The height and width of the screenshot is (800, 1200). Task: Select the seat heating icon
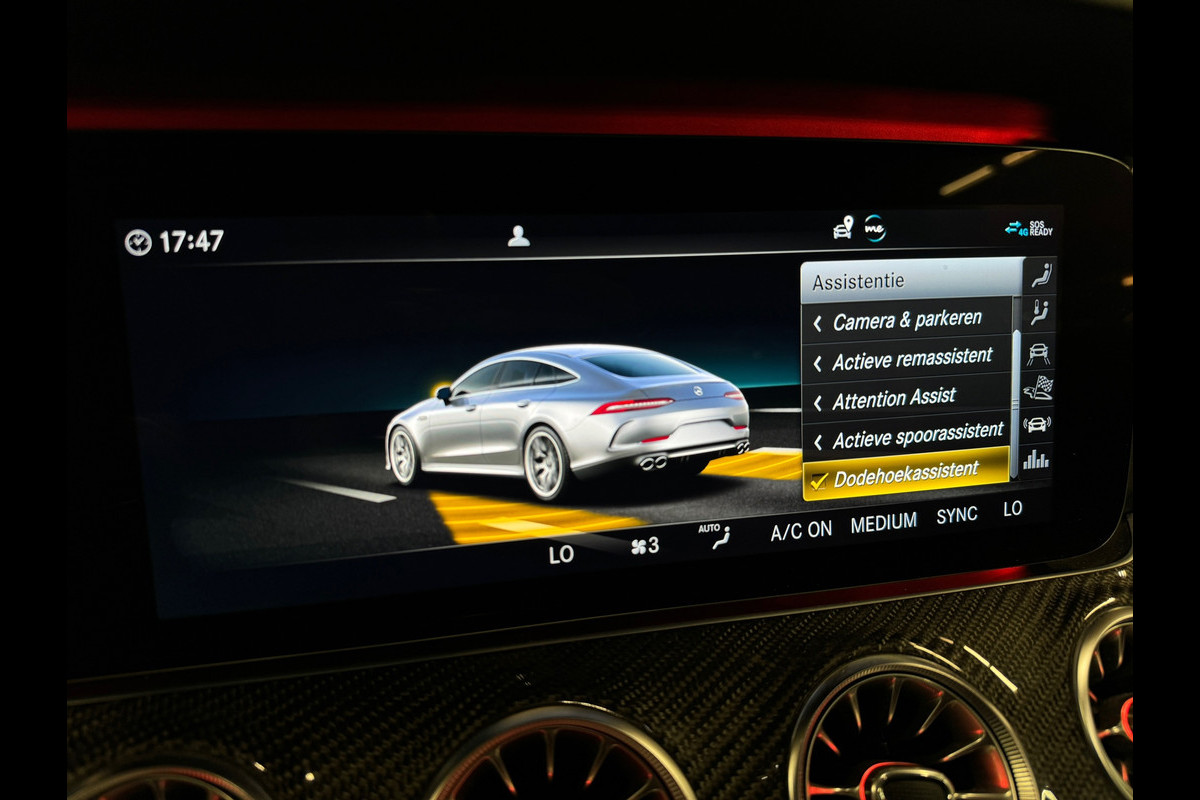point(1041,313)
